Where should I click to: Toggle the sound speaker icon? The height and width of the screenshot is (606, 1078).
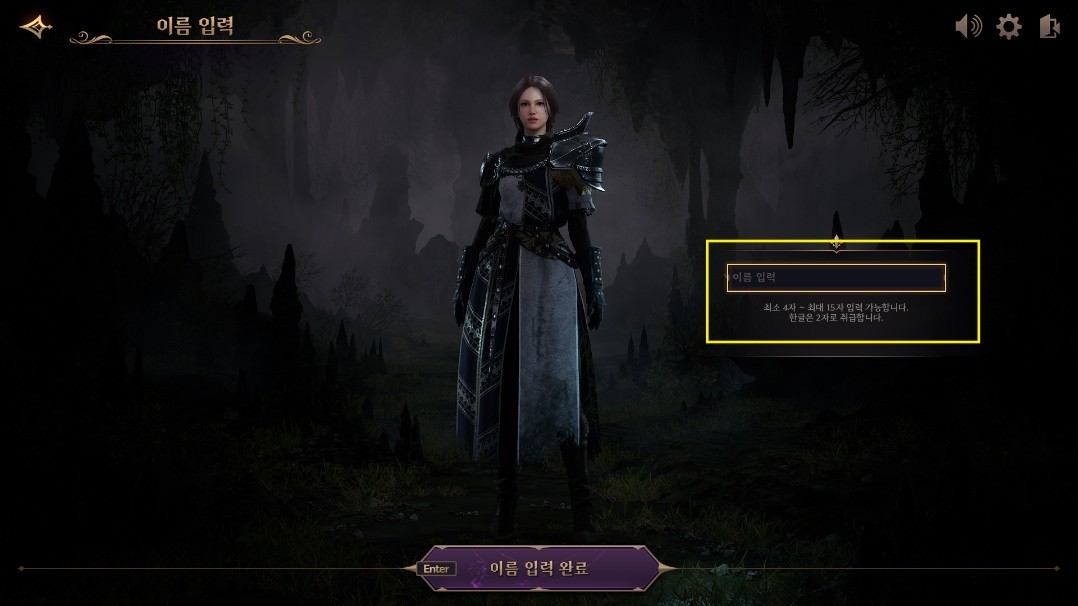(x=968, y=27)
